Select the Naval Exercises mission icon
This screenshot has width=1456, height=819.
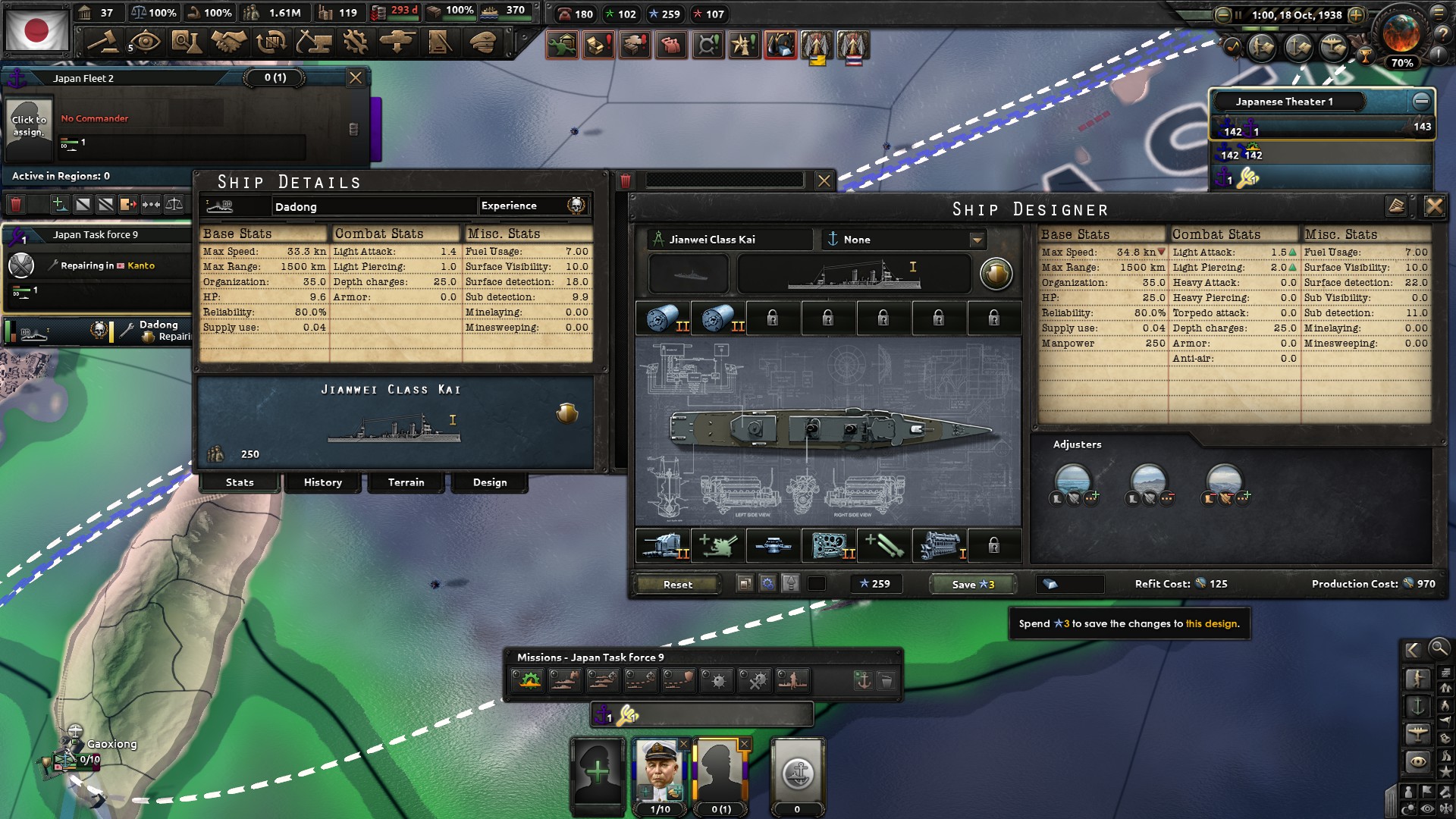(x=529, y=680)
